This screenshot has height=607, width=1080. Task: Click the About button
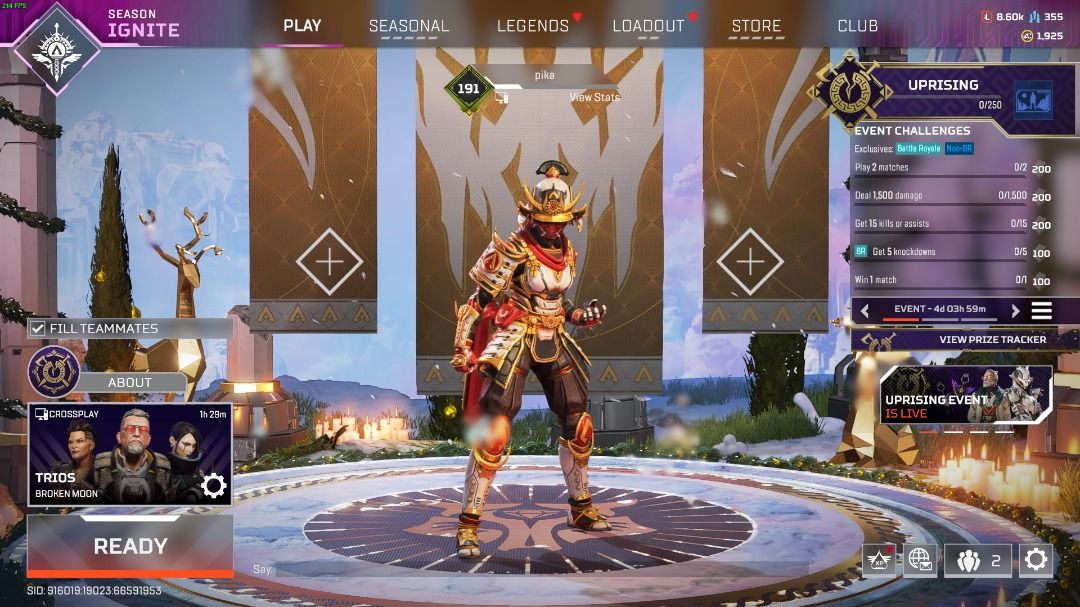click(x=130, y=382)
